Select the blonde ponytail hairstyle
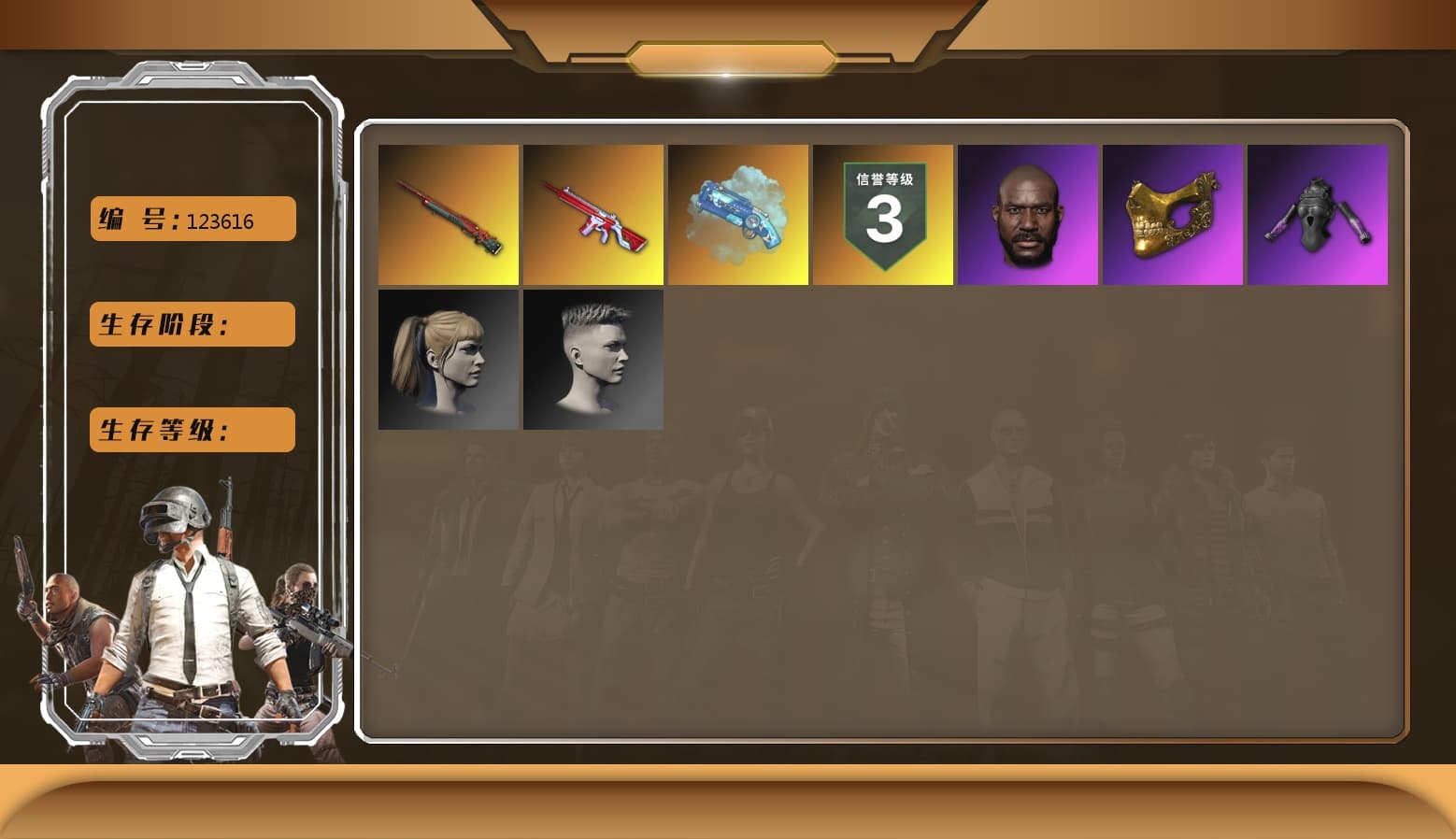 pyautogui.click(x=449, y=360)
